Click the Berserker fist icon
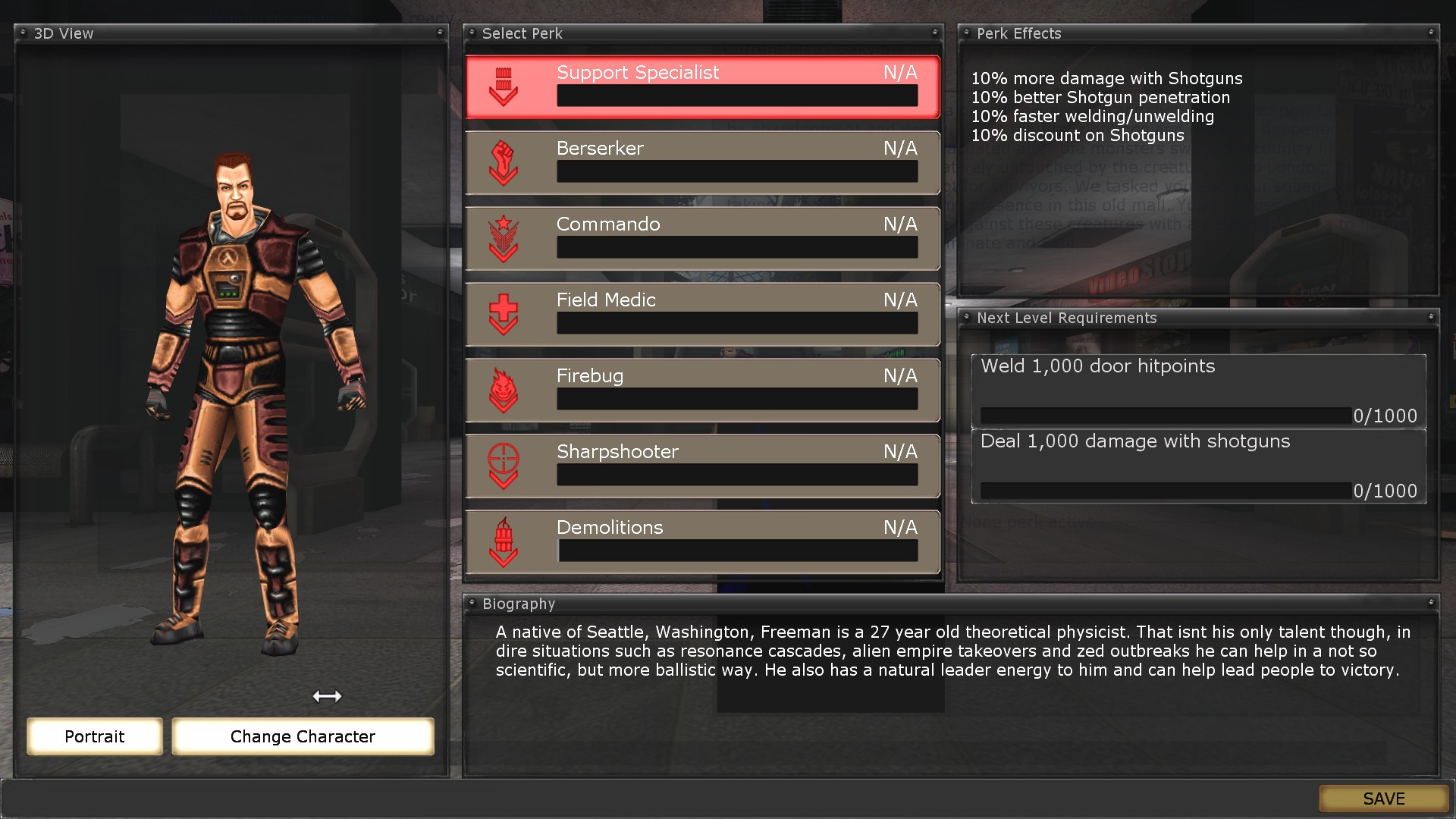Image resolution: width=1456 pixels, height=819 pixels. (x=503, y=162)
